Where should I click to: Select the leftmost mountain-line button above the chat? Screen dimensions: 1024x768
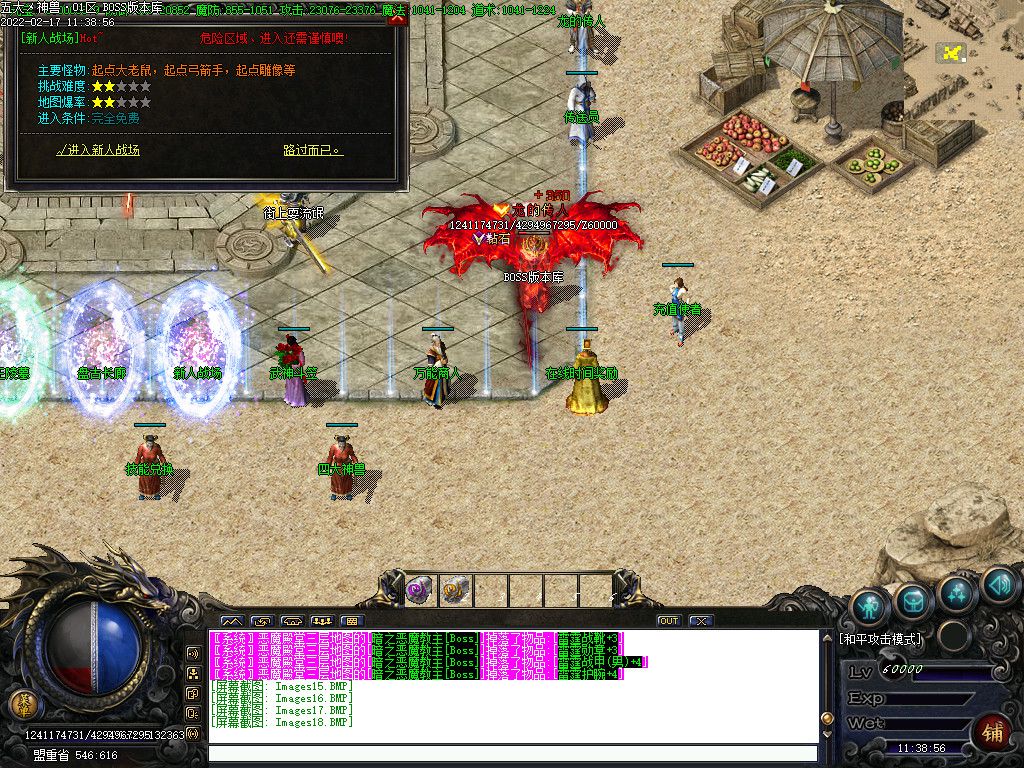[232, 621]
